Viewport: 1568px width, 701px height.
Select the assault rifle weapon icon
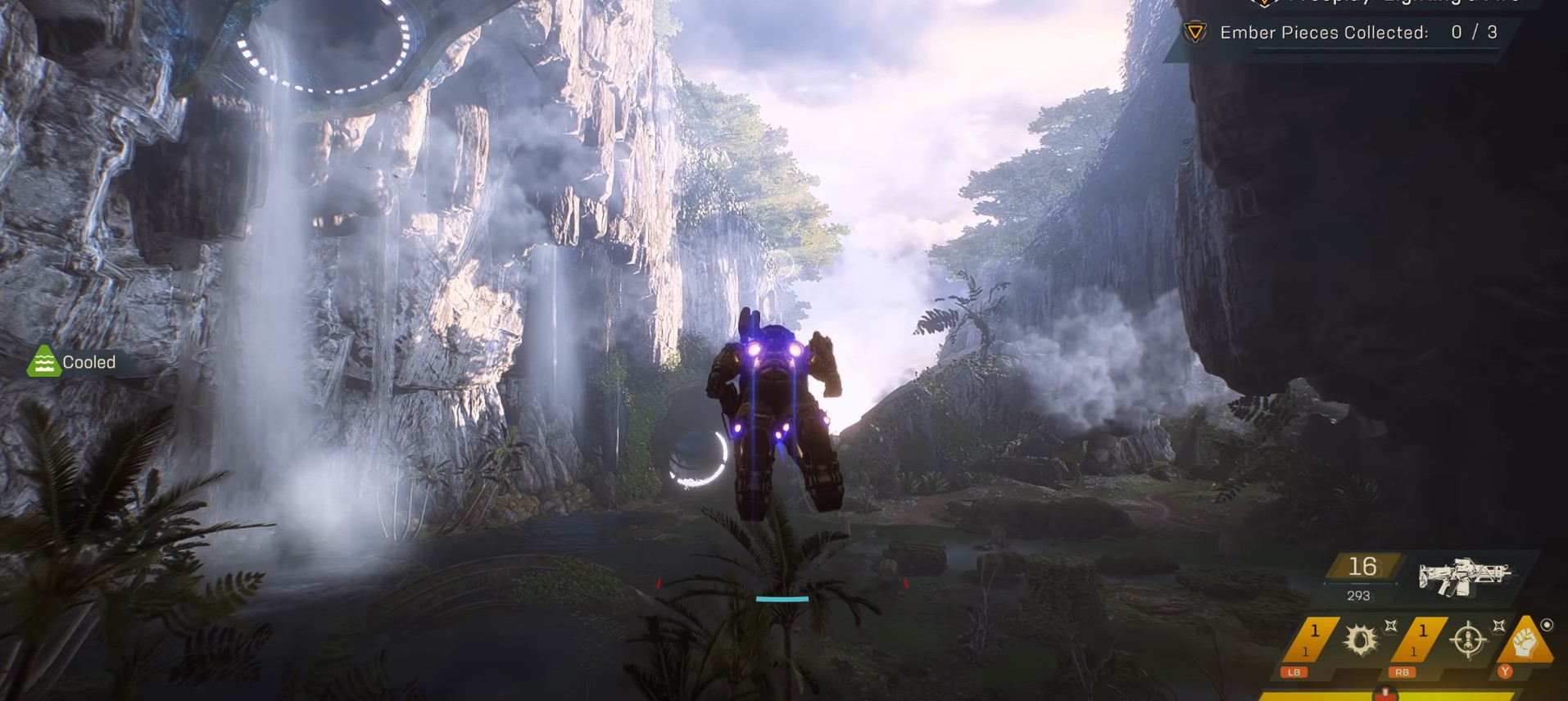(x=1464, y=577)
